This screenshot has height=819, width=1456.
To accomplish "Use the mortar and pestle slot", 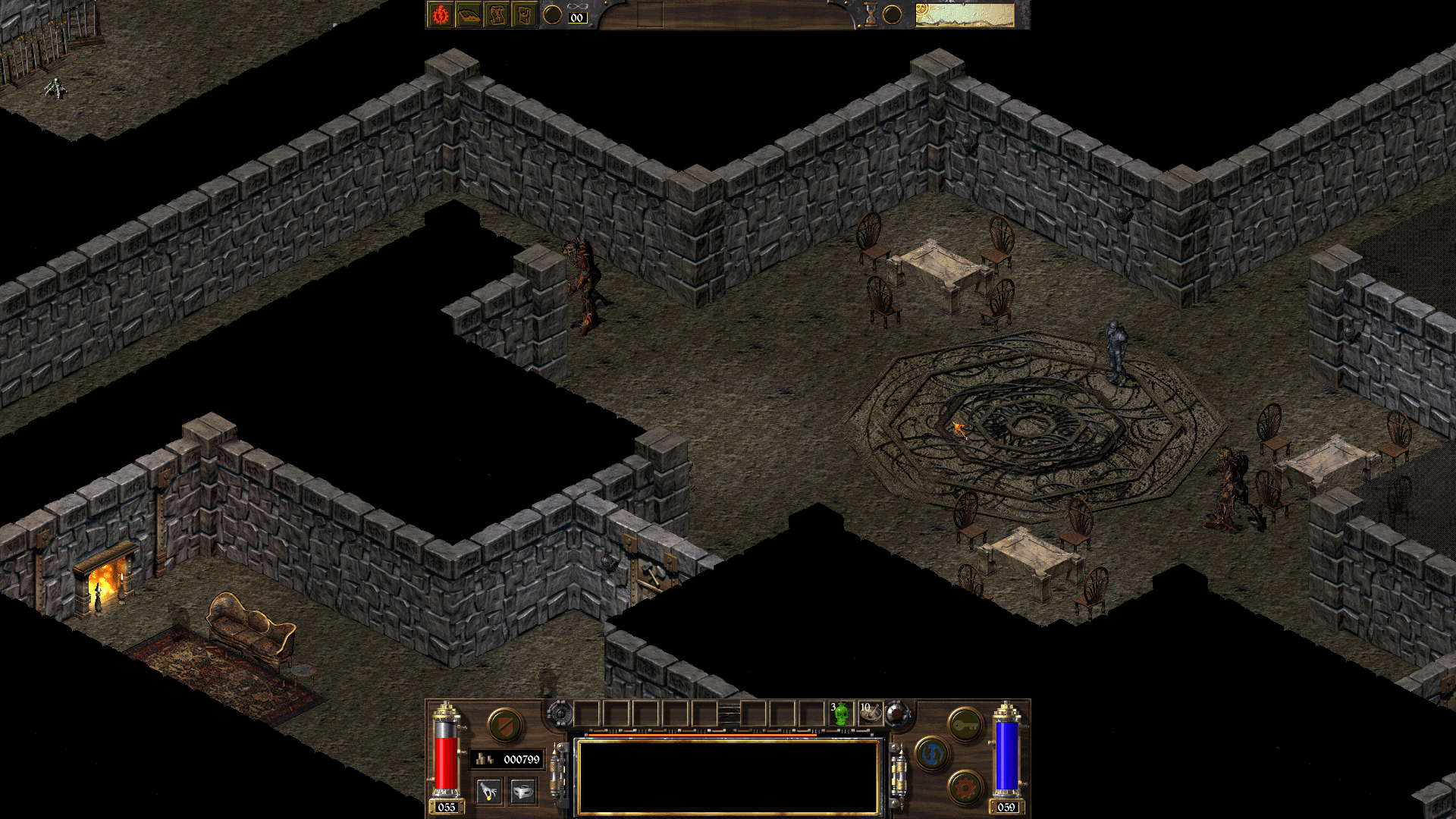I will tap(870, 714).
